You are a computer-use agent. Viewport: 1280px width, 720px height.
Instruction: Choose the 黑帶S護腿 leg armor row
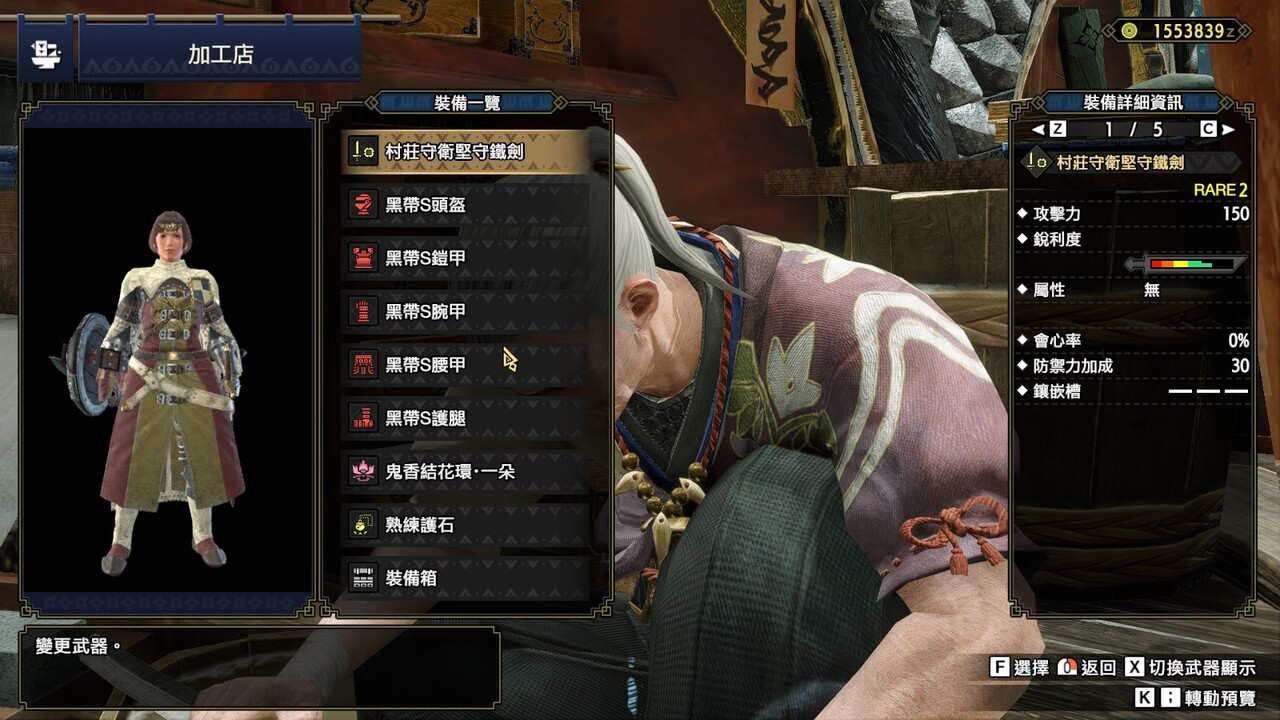pos(465,418)
